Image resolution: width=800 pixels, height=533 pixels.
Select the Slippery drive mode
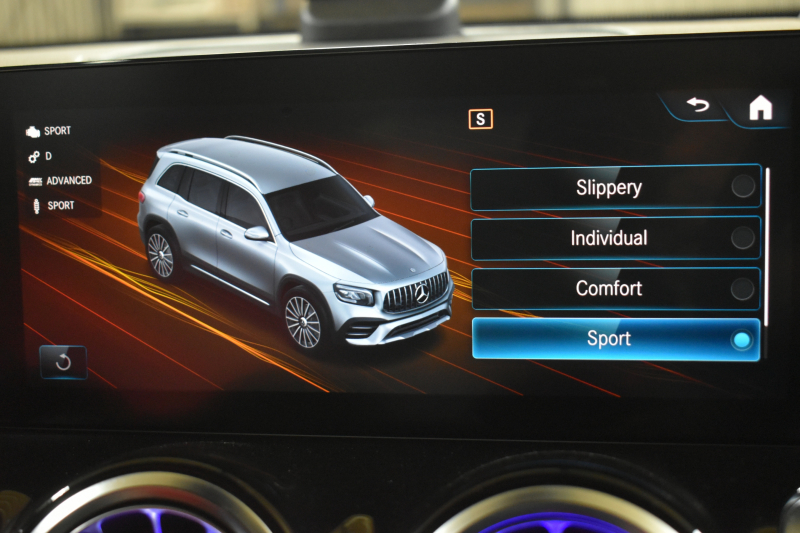point(615,187)
